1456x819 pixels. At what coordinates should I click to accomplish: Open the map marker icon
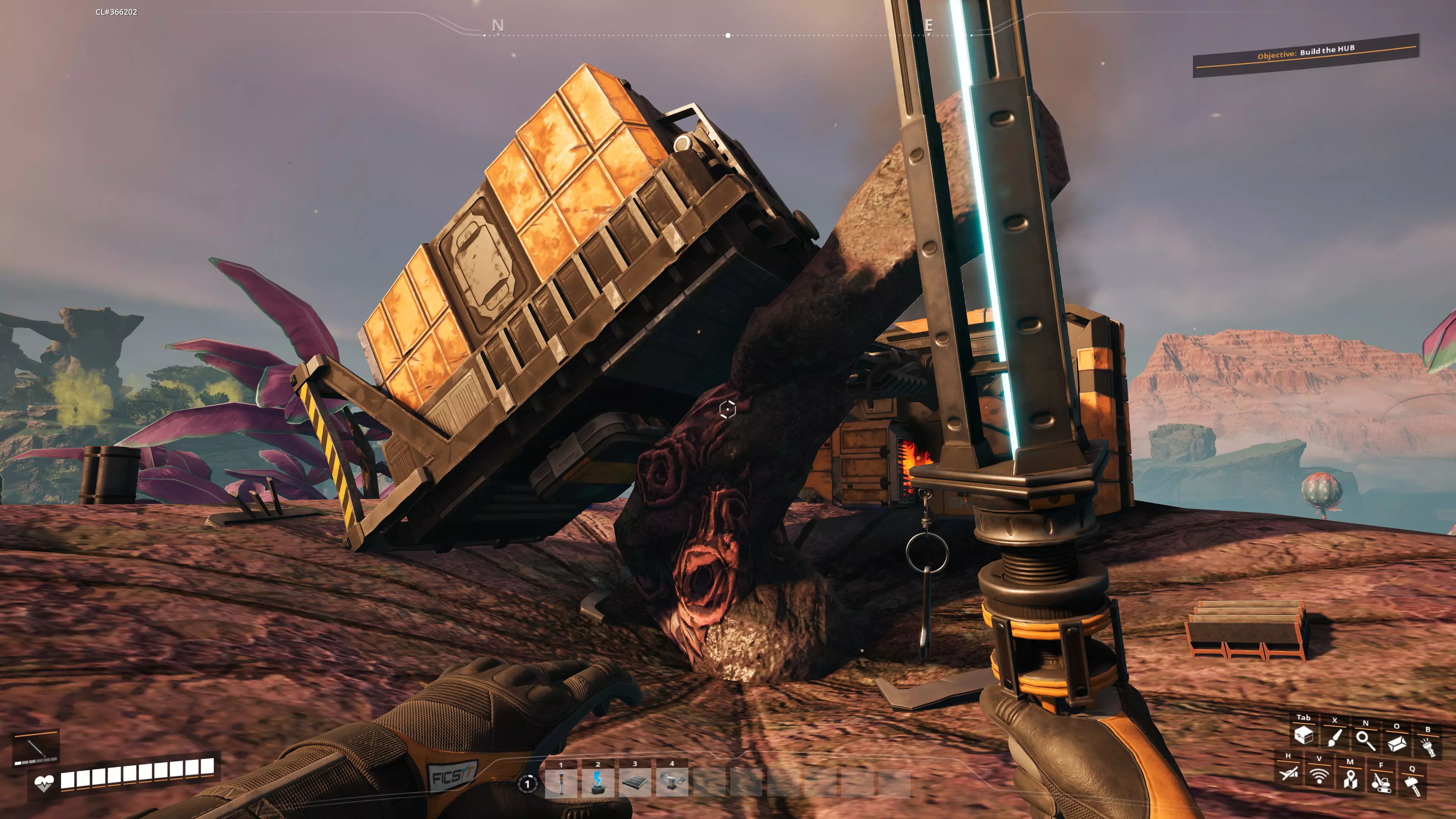[1350, 779]
